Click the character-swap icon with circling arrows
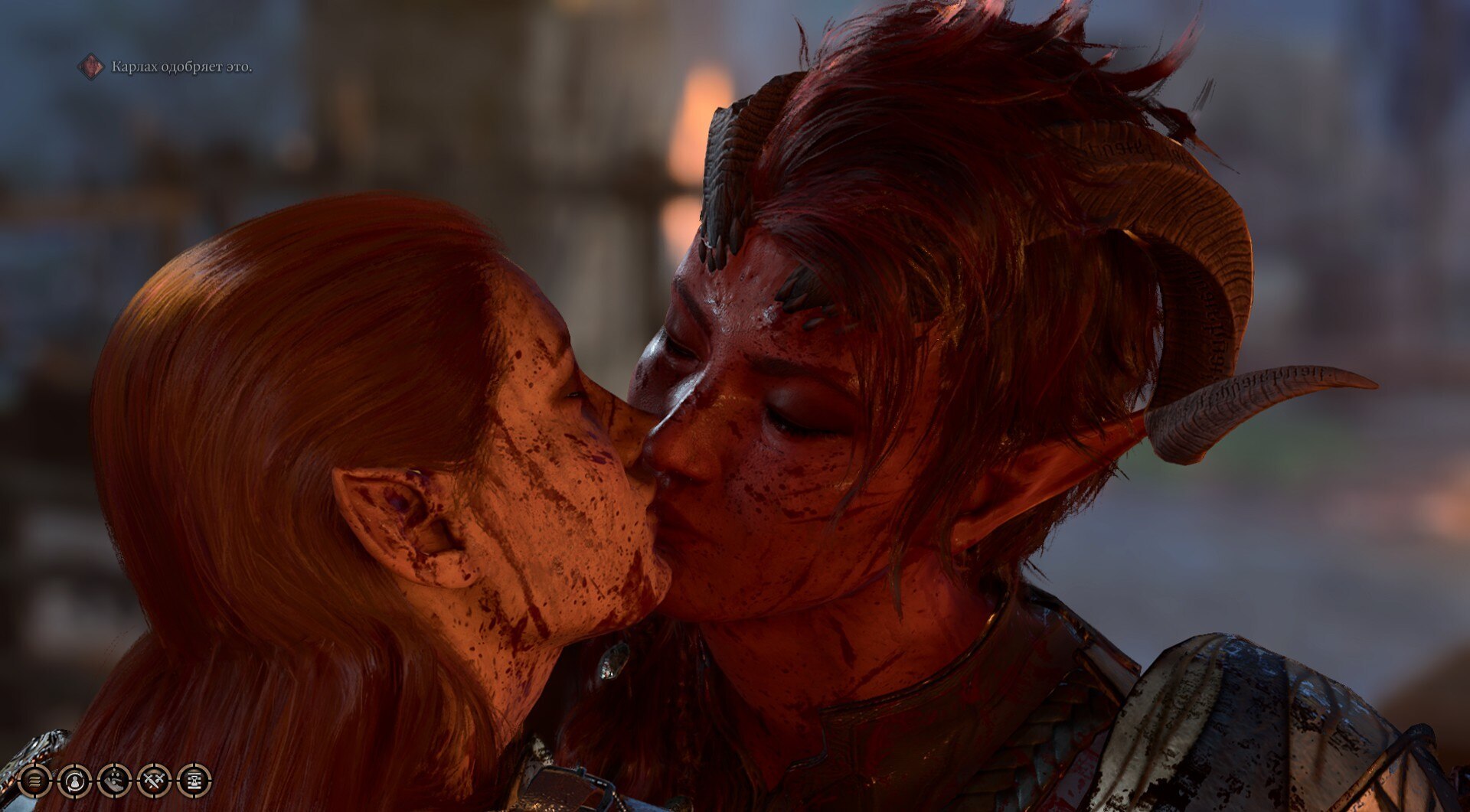The width and height of the screenshot is (1470, 812). [75, 781]
